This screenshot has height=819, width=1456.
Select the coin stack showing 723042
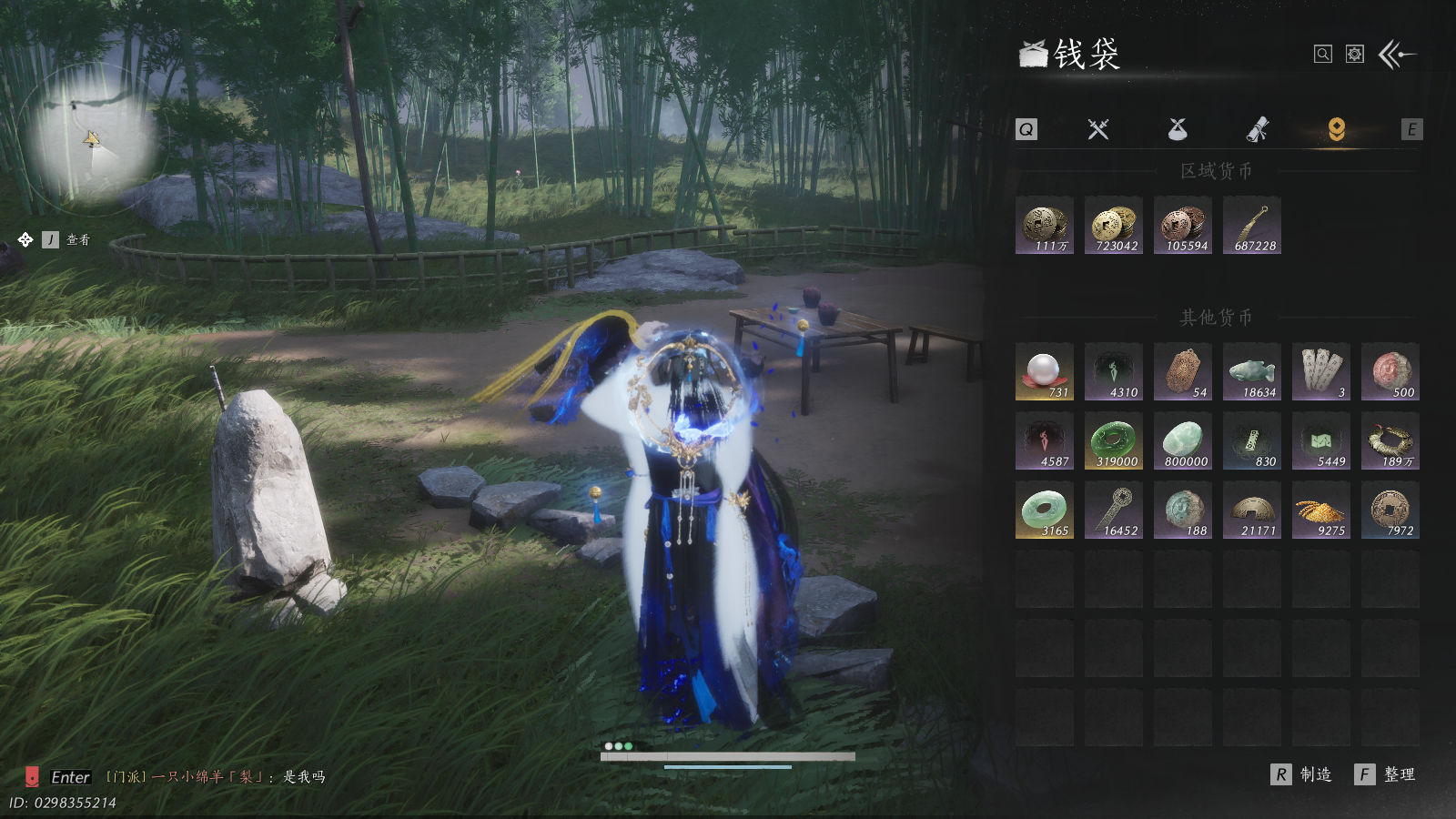point(1114,225)
